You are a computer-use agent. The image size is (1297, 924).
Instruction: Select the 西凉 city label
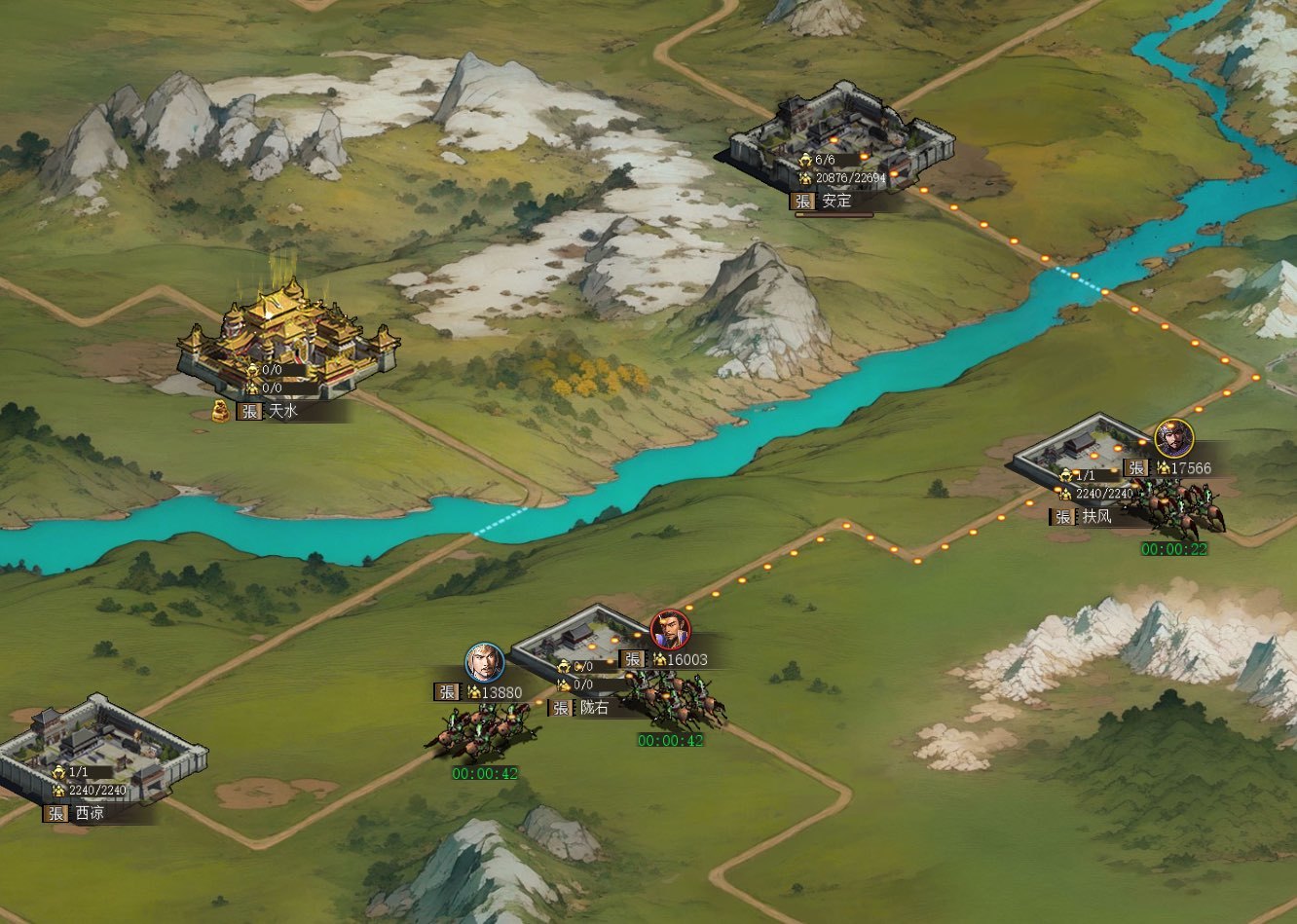[x=89, y=813]
